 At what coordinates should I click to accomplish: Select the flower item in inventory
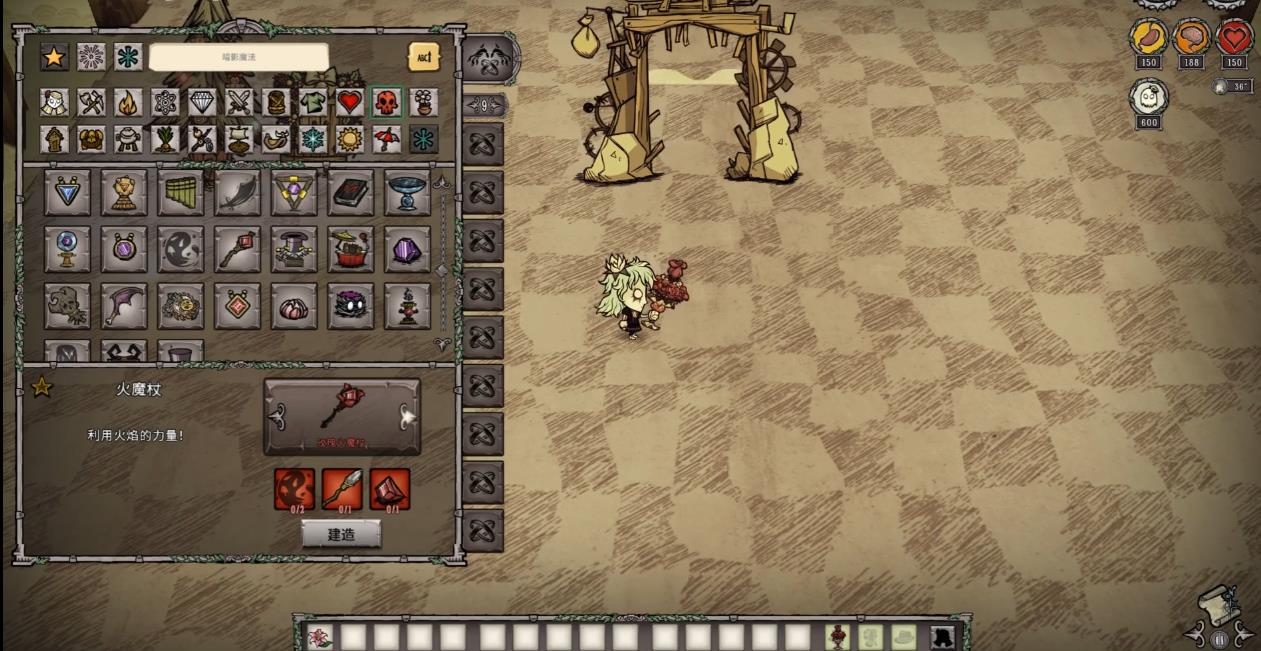[320, 636]
